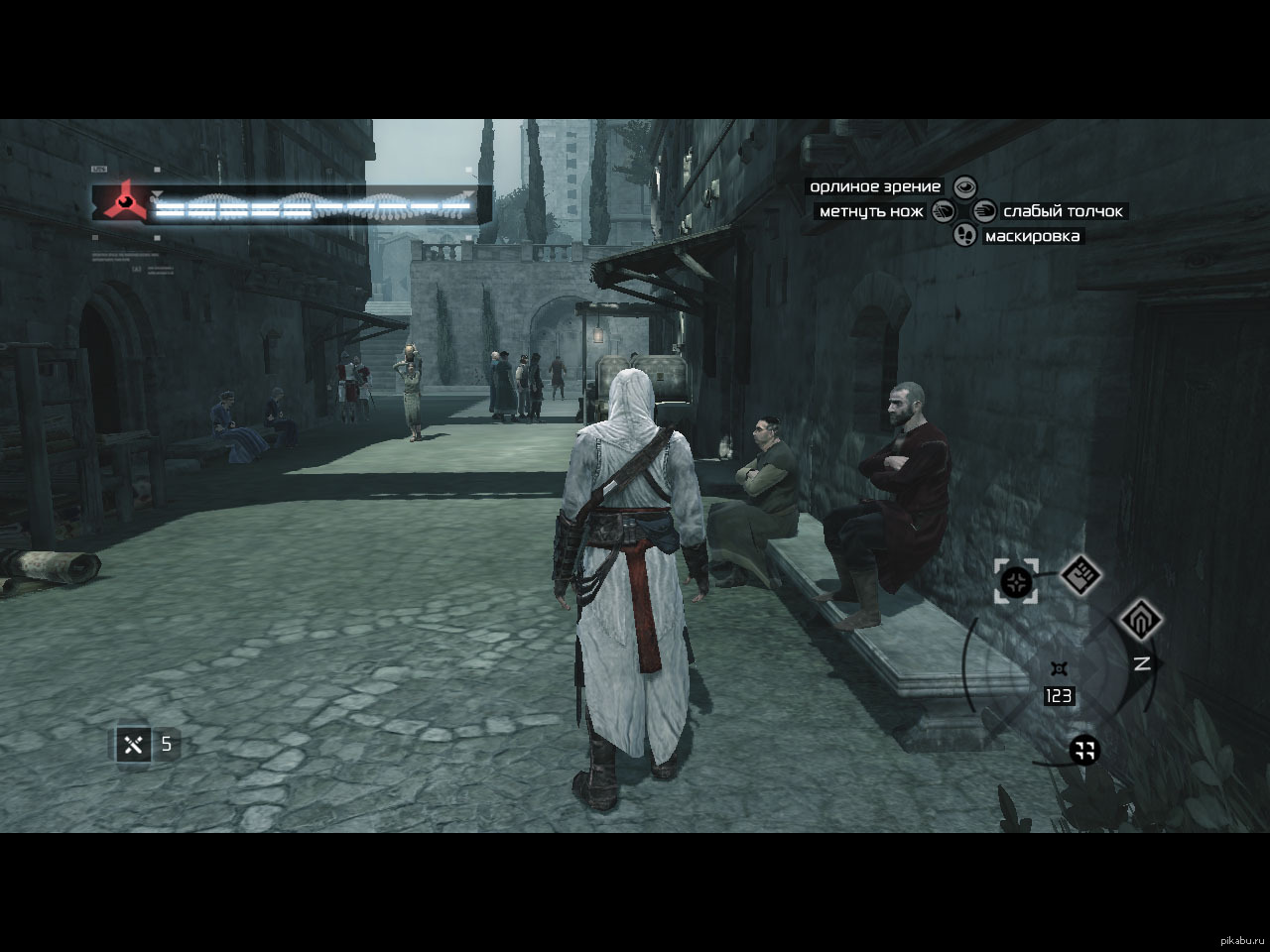Choose the gentle push open-hand icon

985,211
